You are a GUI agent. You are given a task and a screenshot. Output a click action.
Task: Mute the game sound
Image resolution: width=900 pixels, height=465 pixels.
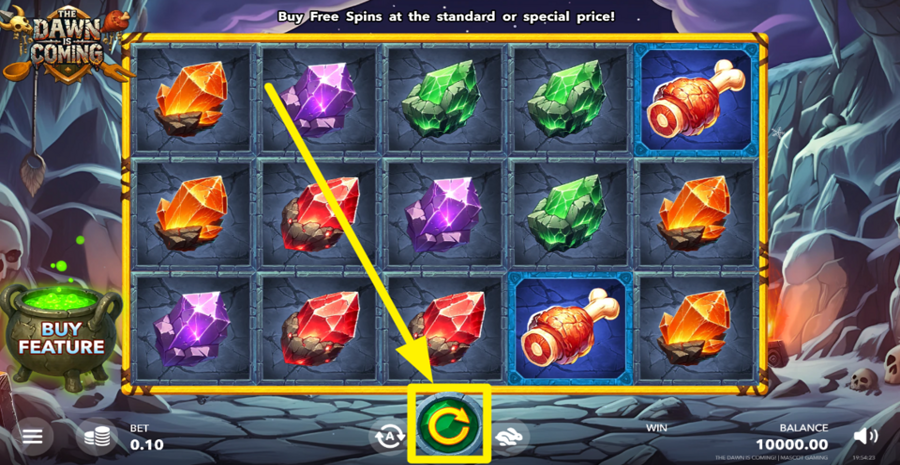(x=866, y=436)
